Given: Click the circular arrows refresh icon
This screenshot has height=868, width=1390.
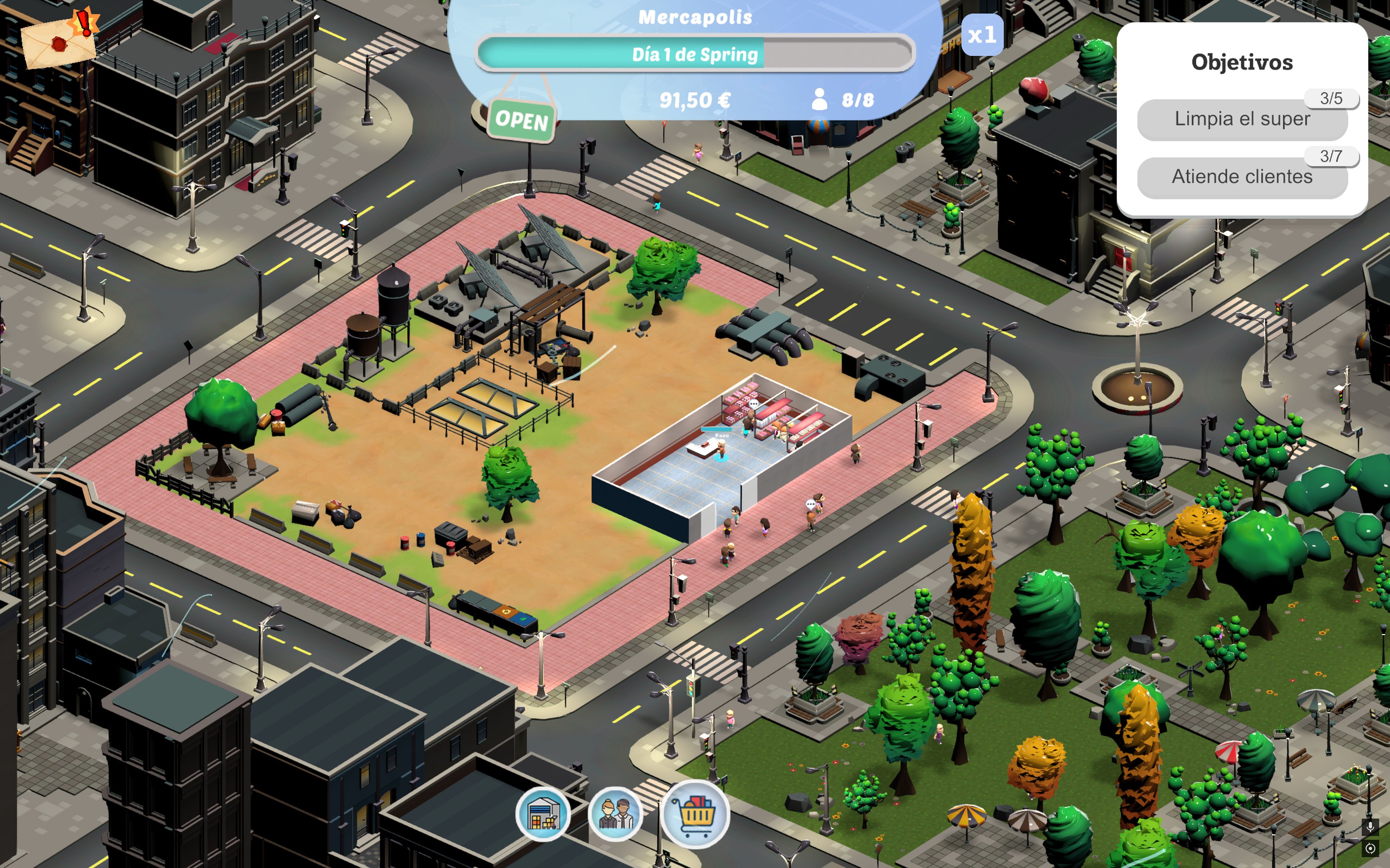Looking at the screenshot, I should 1370,848.
